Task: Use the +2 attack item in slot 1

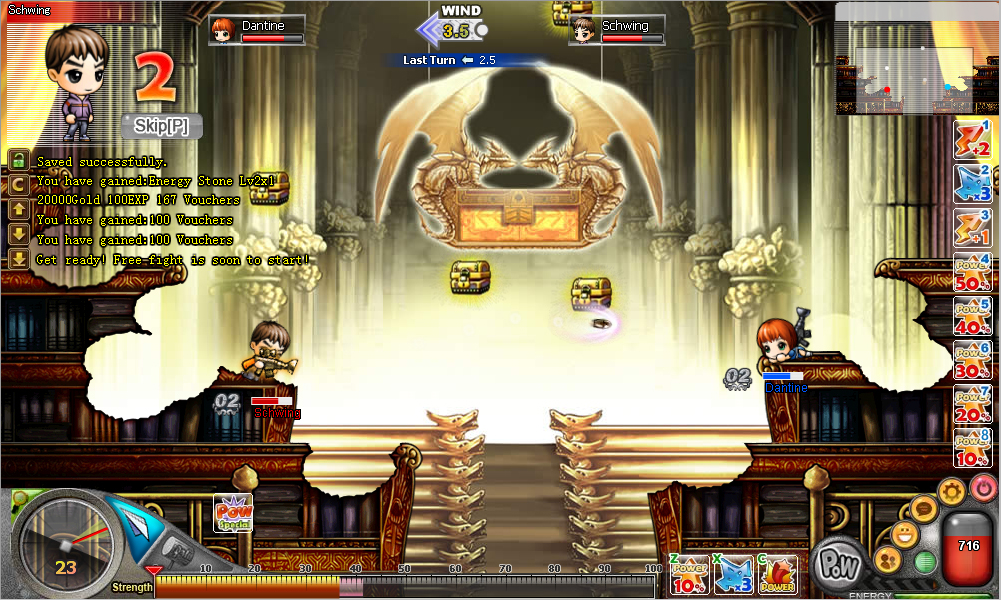Action: pyautogui.click(x=972, y=139)
